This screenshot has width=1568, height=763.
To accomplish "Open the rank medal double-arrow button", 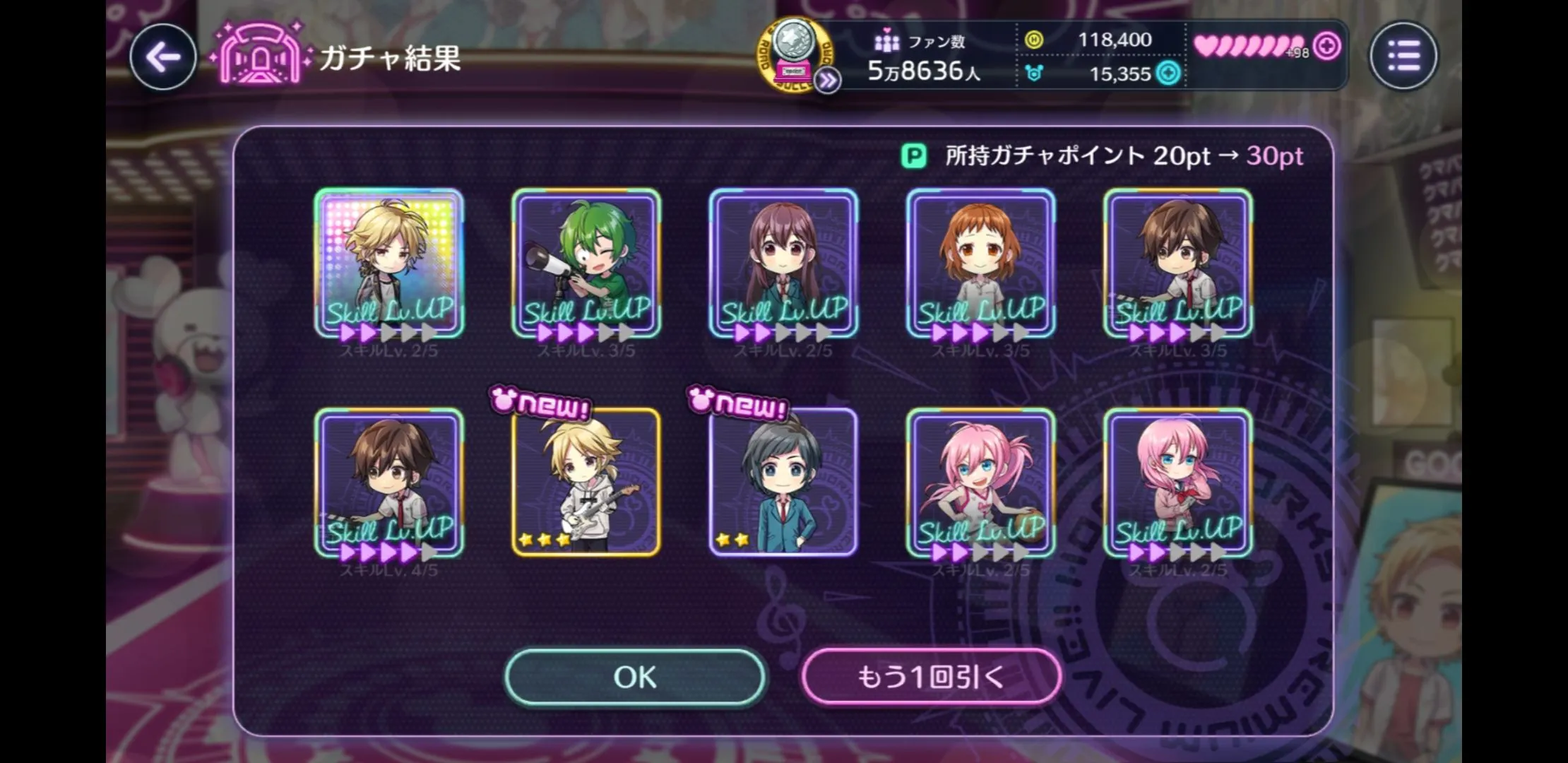I will (x=827, y=81).
